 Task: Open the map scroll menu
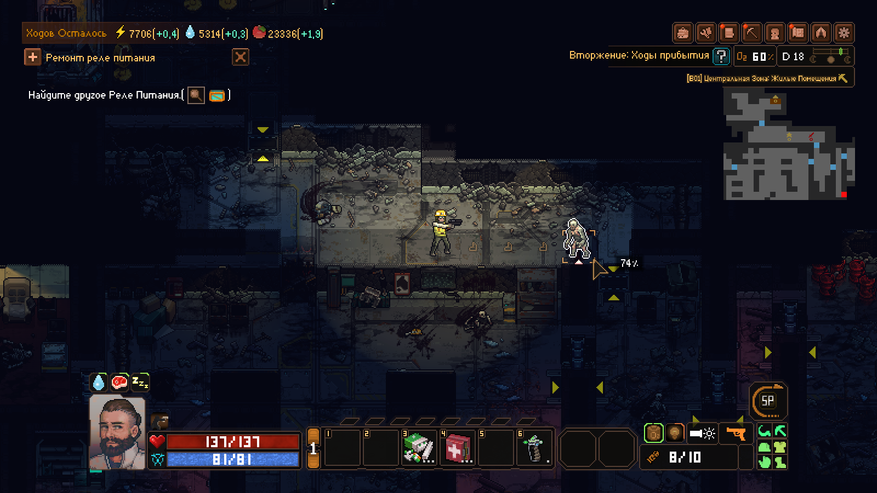pyautogui.click(x=798, y=33)
